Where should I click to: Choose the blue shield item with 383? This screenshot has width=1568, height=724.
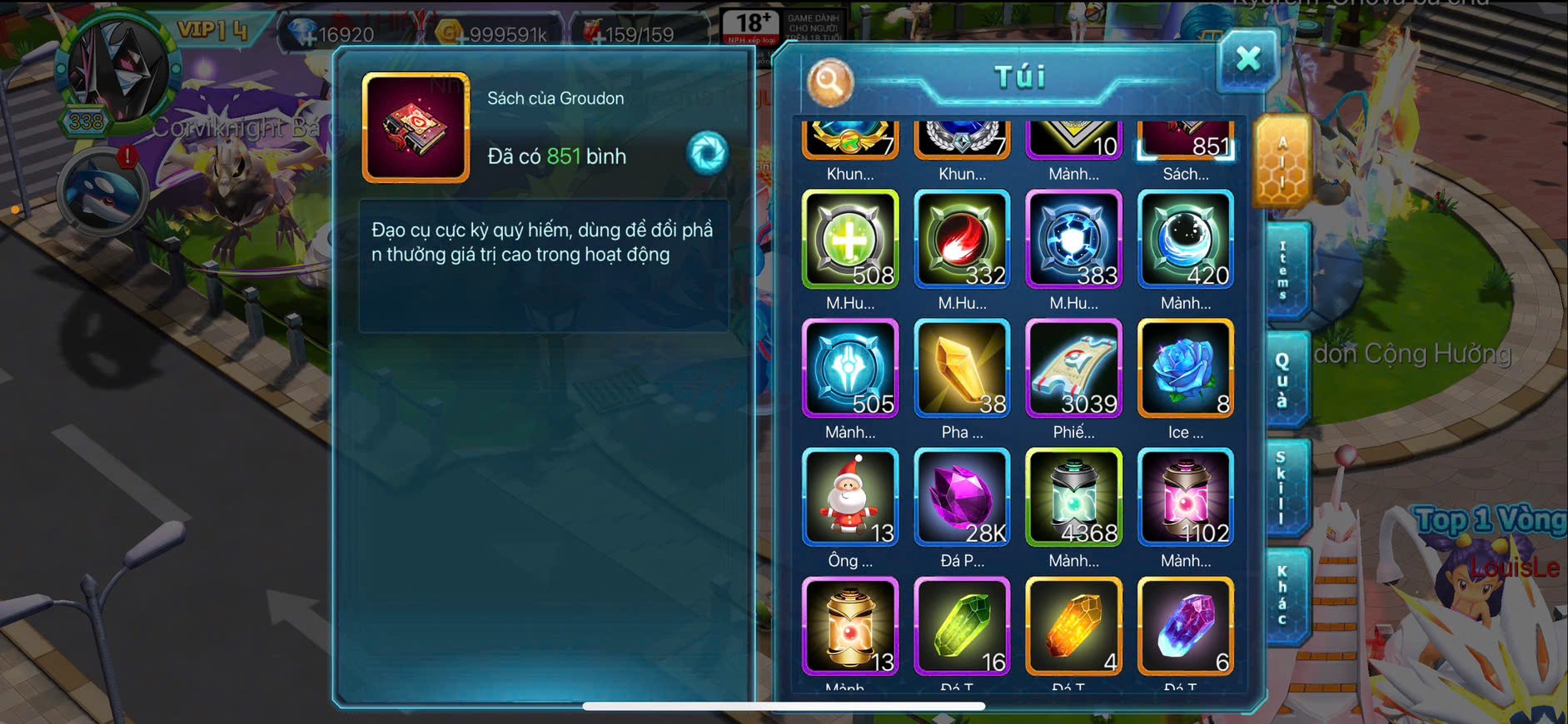point(1074,240)
